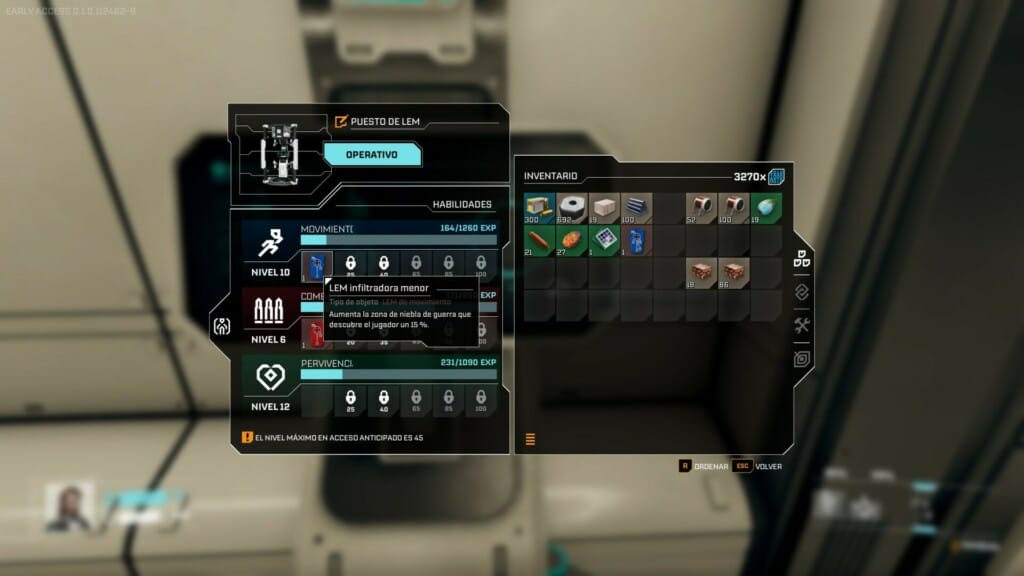Select the blue LEM module in inventory
Image resolution: width=1024 pixels, height=576 pixels.
point(636,241)
